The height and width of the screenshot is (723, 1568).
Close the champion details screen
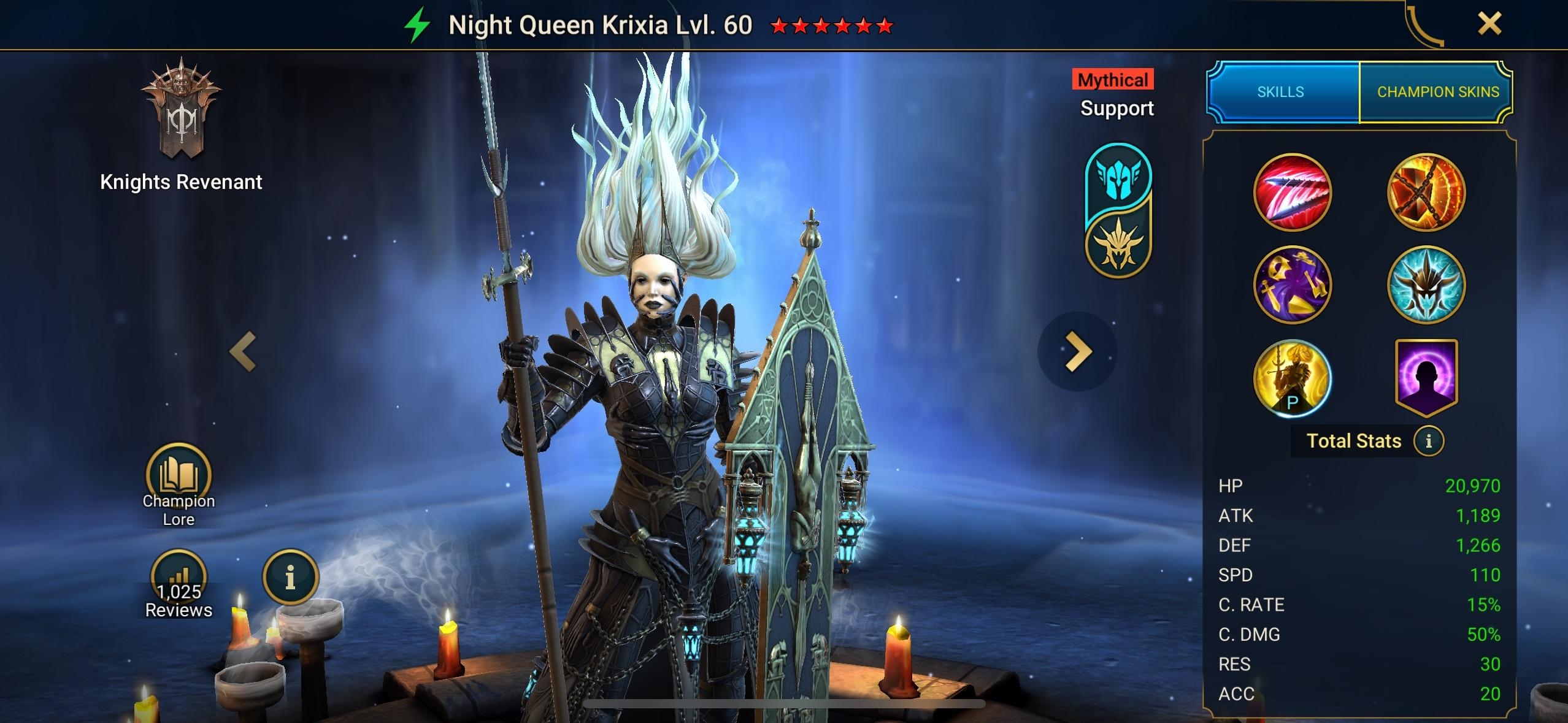pos(1489,25)
